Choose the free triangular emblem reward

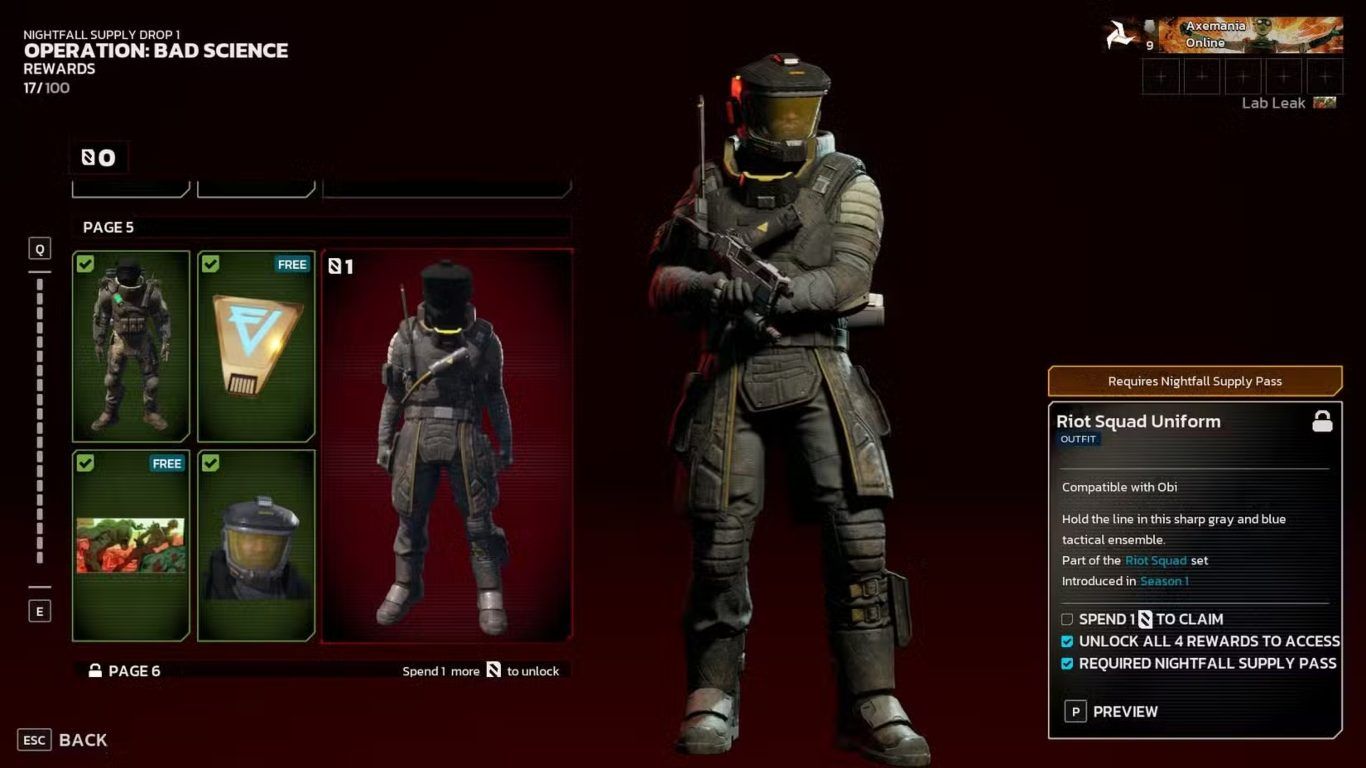click(257, 346)
